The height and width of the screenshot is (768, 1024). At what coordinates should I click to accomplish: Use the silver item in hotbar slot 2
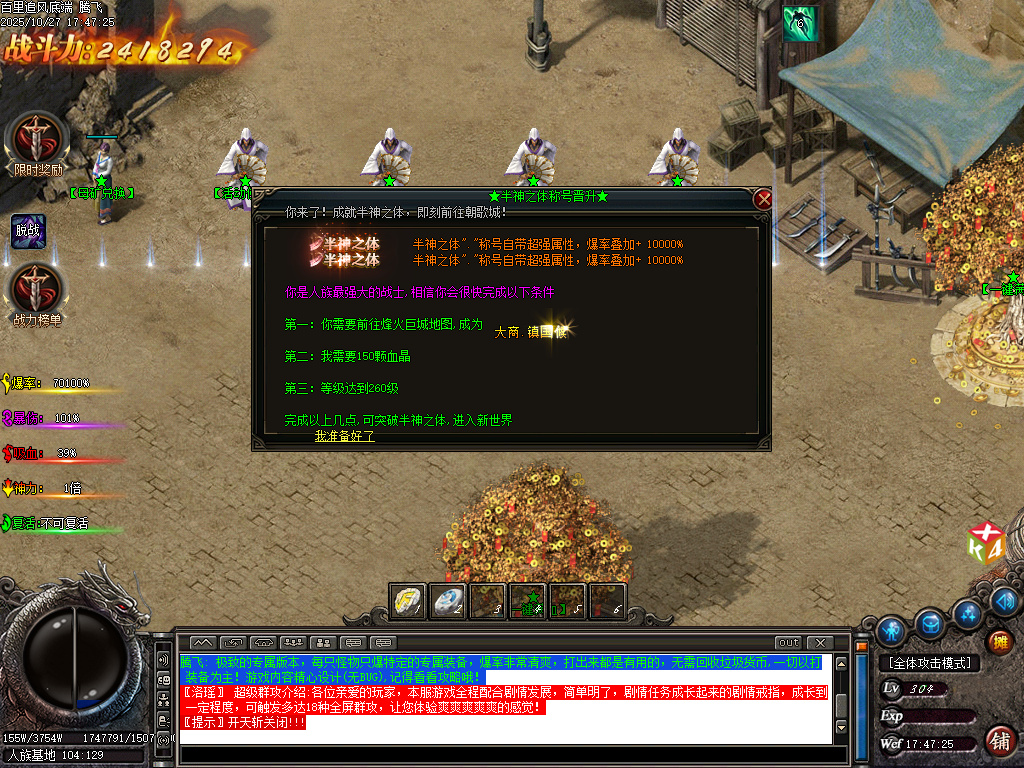click(x=448, y=601)
